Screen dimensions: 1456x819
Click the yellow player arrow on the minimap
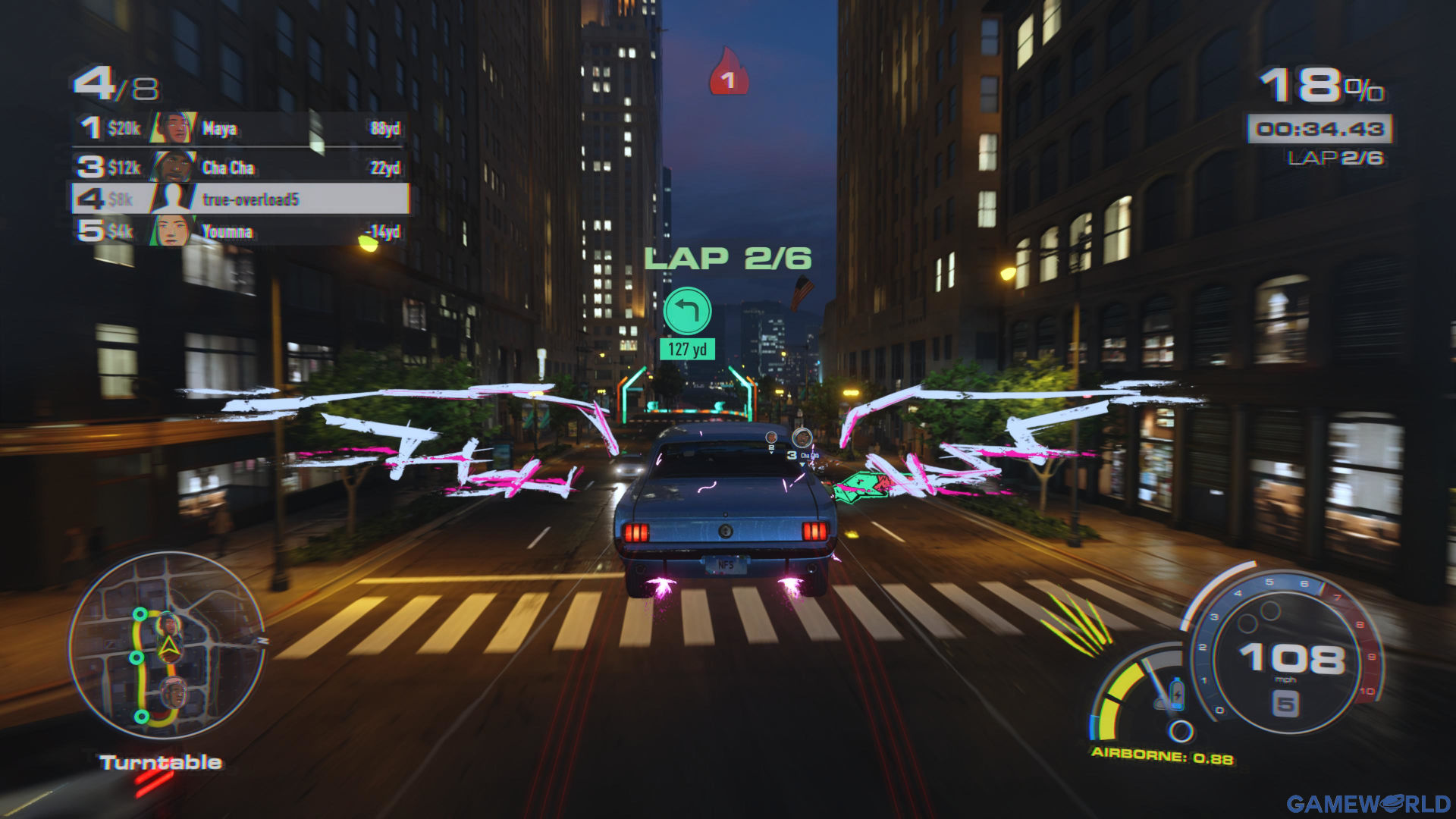pyautogui.click(x=168, y=647)
